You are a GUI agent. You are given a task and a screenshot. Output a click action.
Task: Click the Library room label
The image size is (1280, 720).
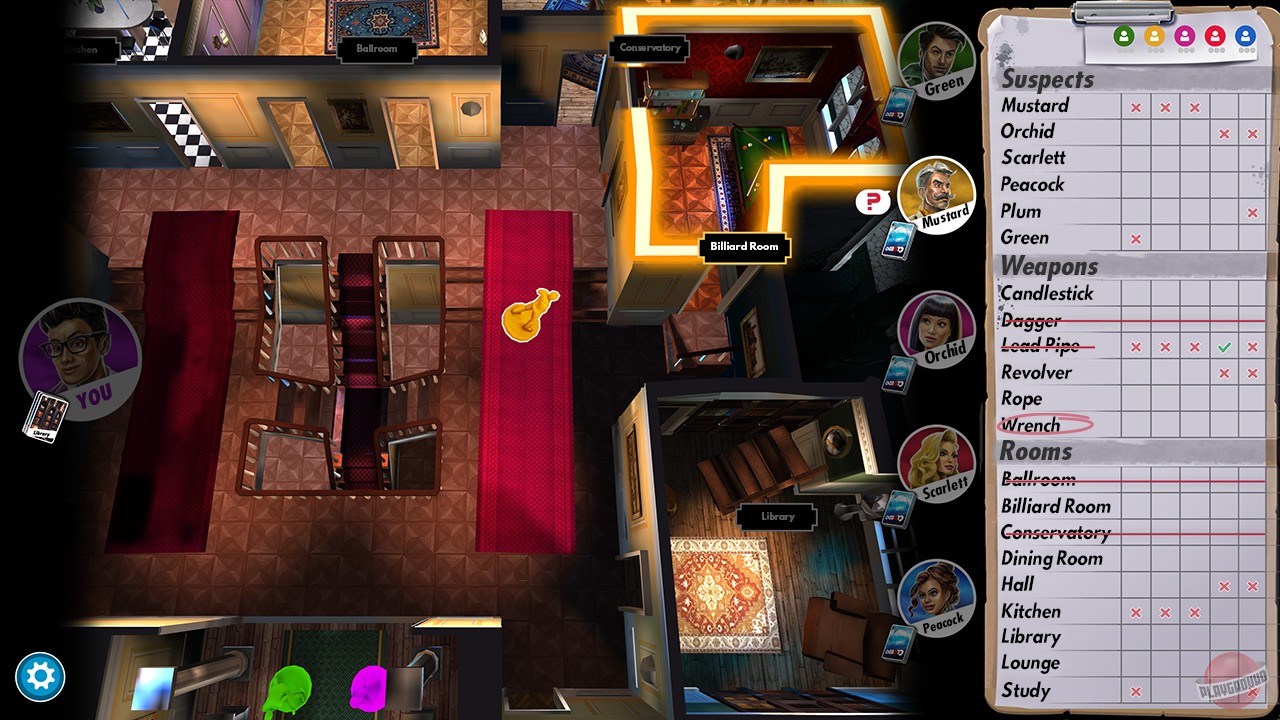coord(777,517)
